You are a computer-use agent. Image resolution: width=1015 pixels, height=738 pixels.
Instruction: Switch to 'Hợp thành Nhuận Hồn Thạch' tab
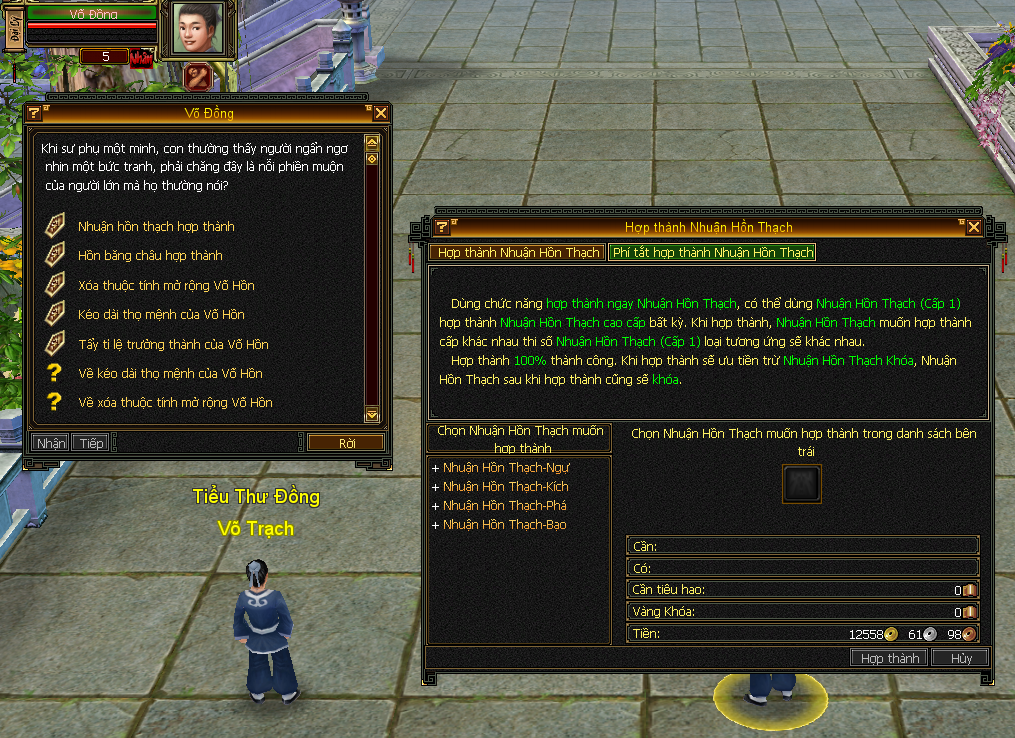(x=518, y=253)
